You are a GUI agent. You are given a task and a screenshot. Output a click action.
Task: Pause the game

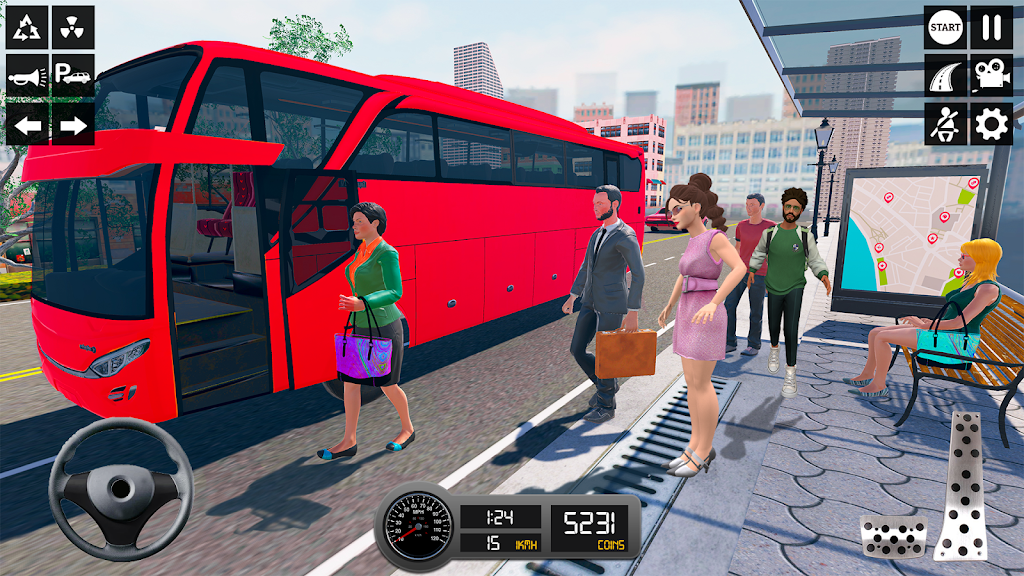pyautogui.click(x=991, y=27)
